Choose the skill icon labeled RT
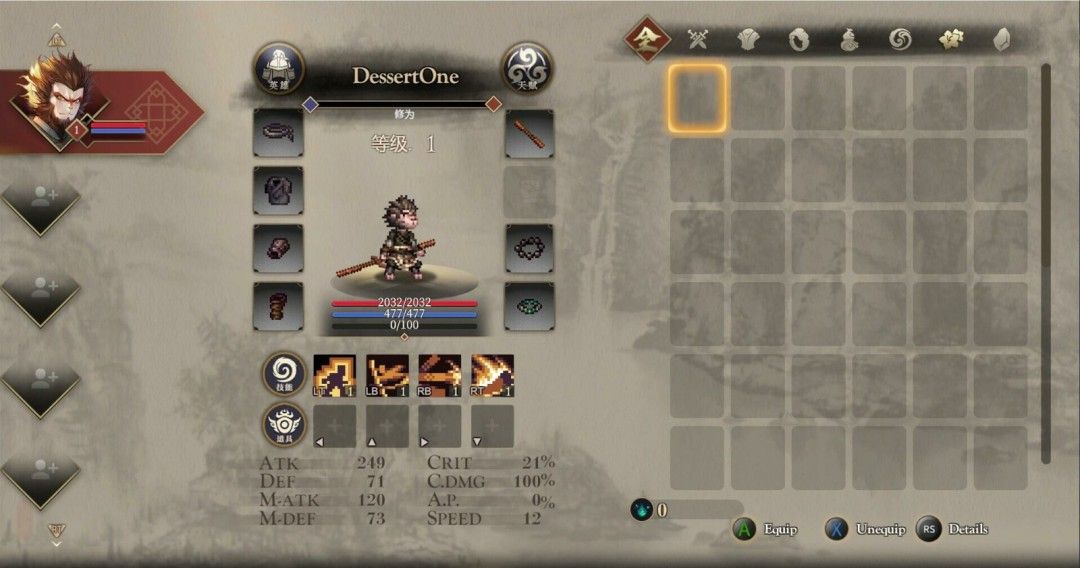 (x=492, y=376)
